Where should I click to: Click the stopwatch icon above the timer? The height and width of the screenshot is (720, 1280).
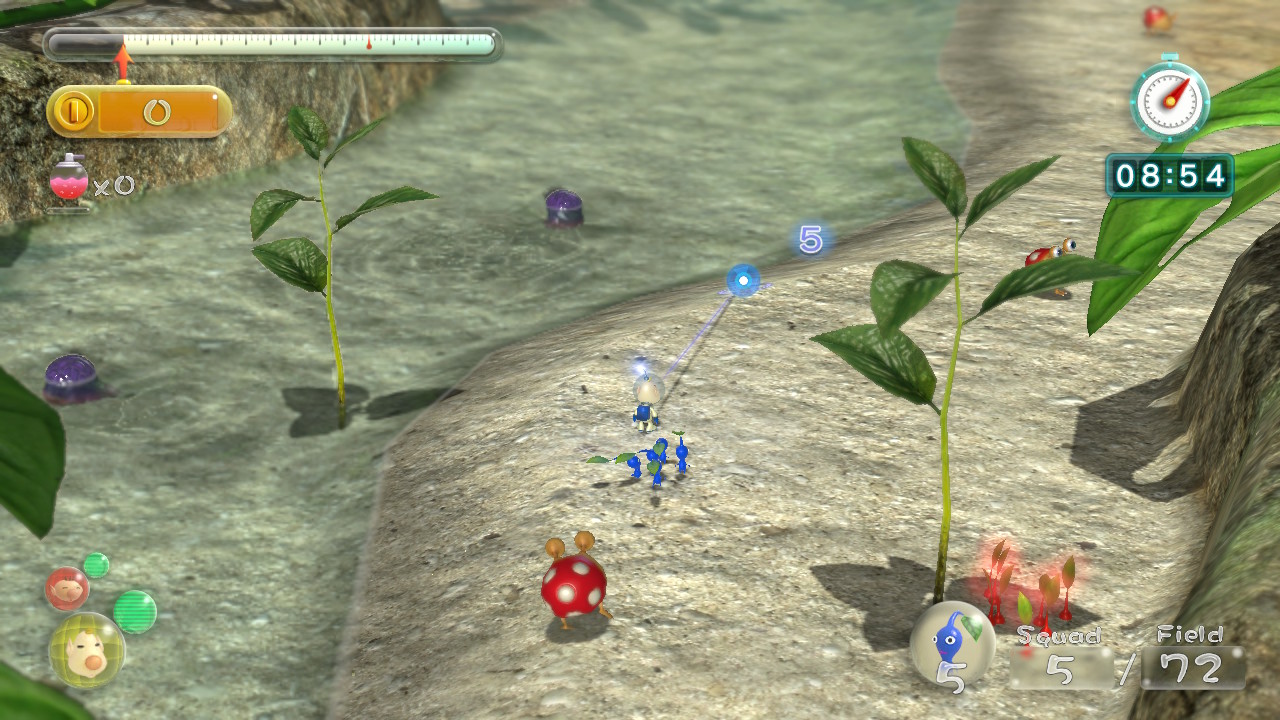click(x=1169, y=99)
